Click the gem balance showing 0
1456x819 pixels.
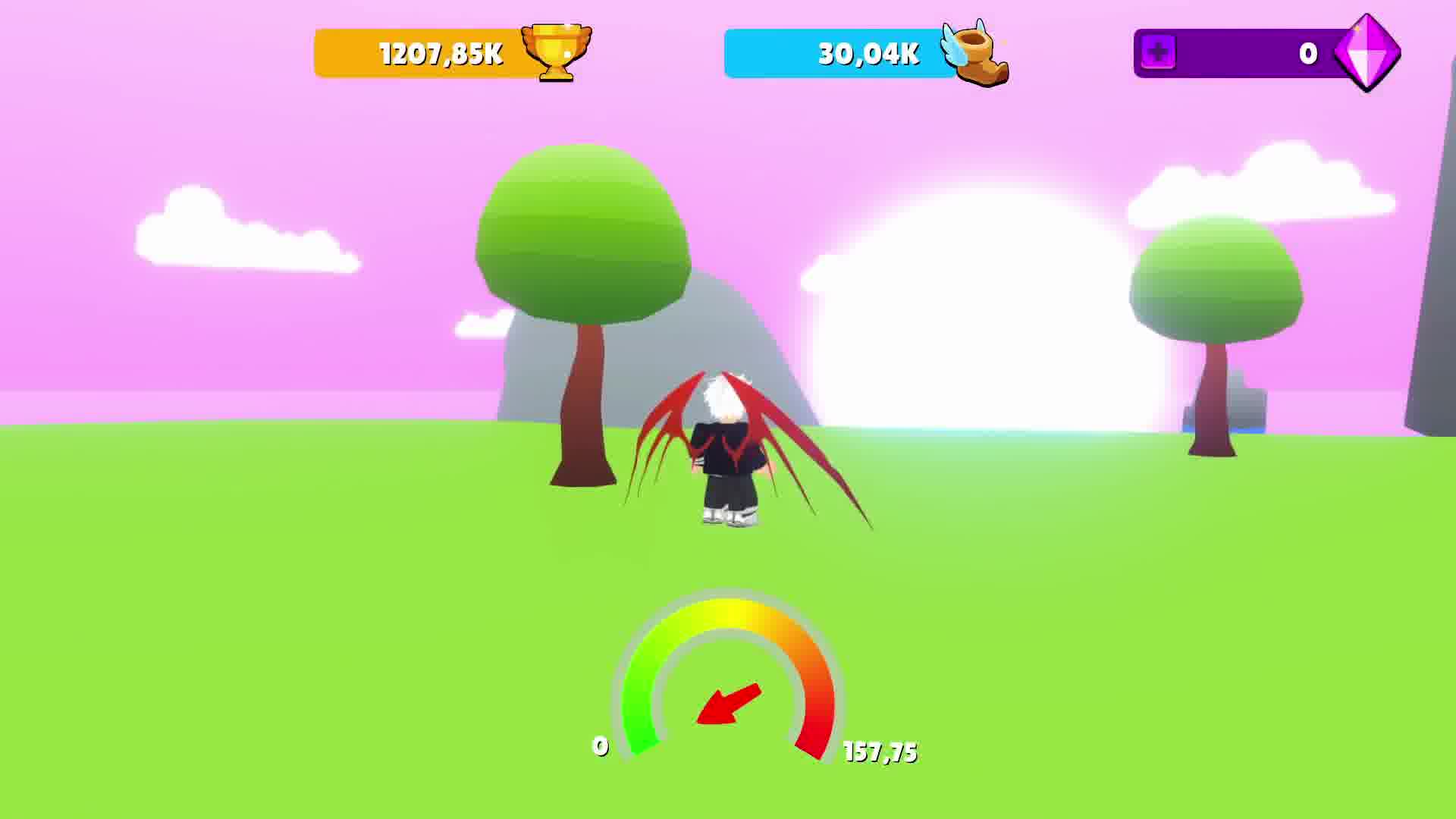point(1306,52)
